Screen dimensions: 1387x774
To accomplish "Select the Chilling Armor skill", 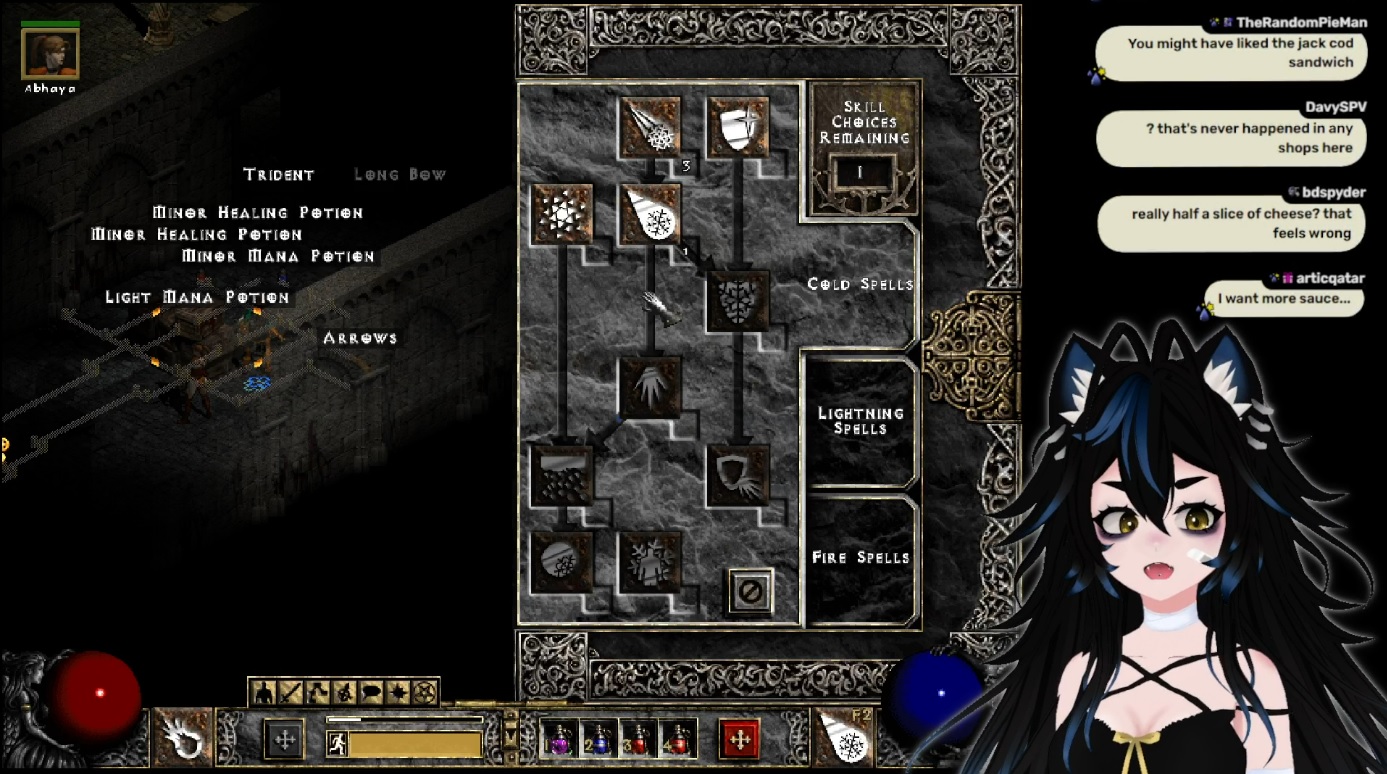I will tap(738, 474).
